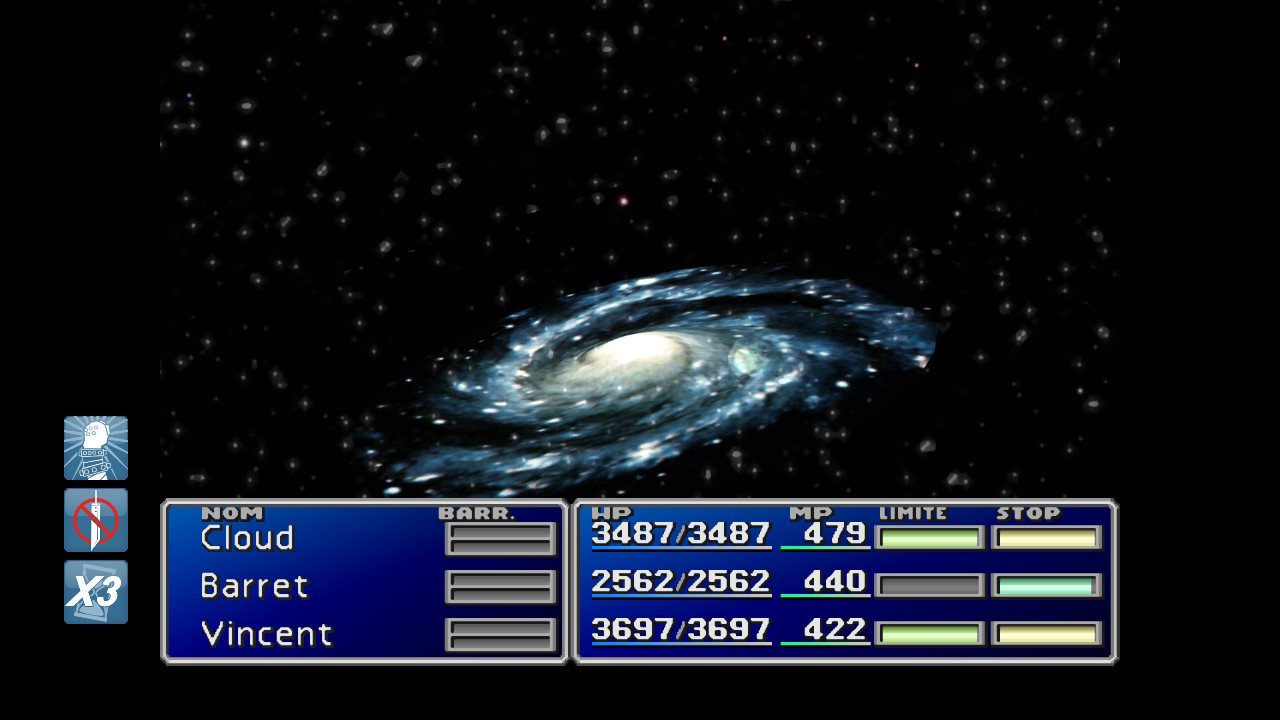This screenshot has width=1280, height=720.
Task: Toggle the character booster icon
Action: click(96, 448)
